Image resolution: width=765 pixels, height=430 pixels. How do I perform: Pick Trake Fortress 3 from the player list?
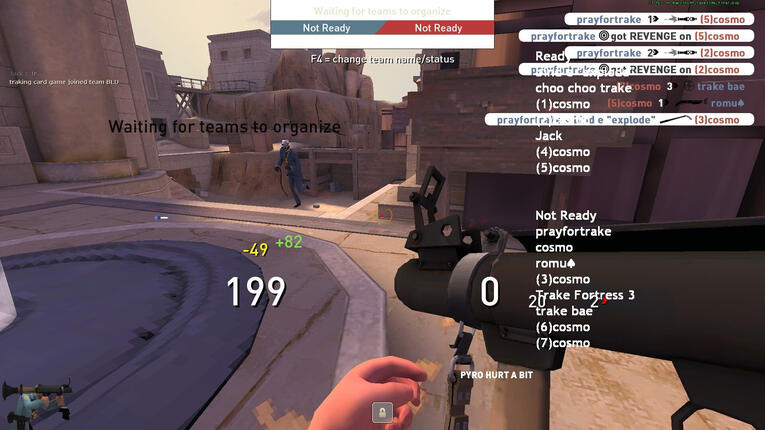point(585,295)
